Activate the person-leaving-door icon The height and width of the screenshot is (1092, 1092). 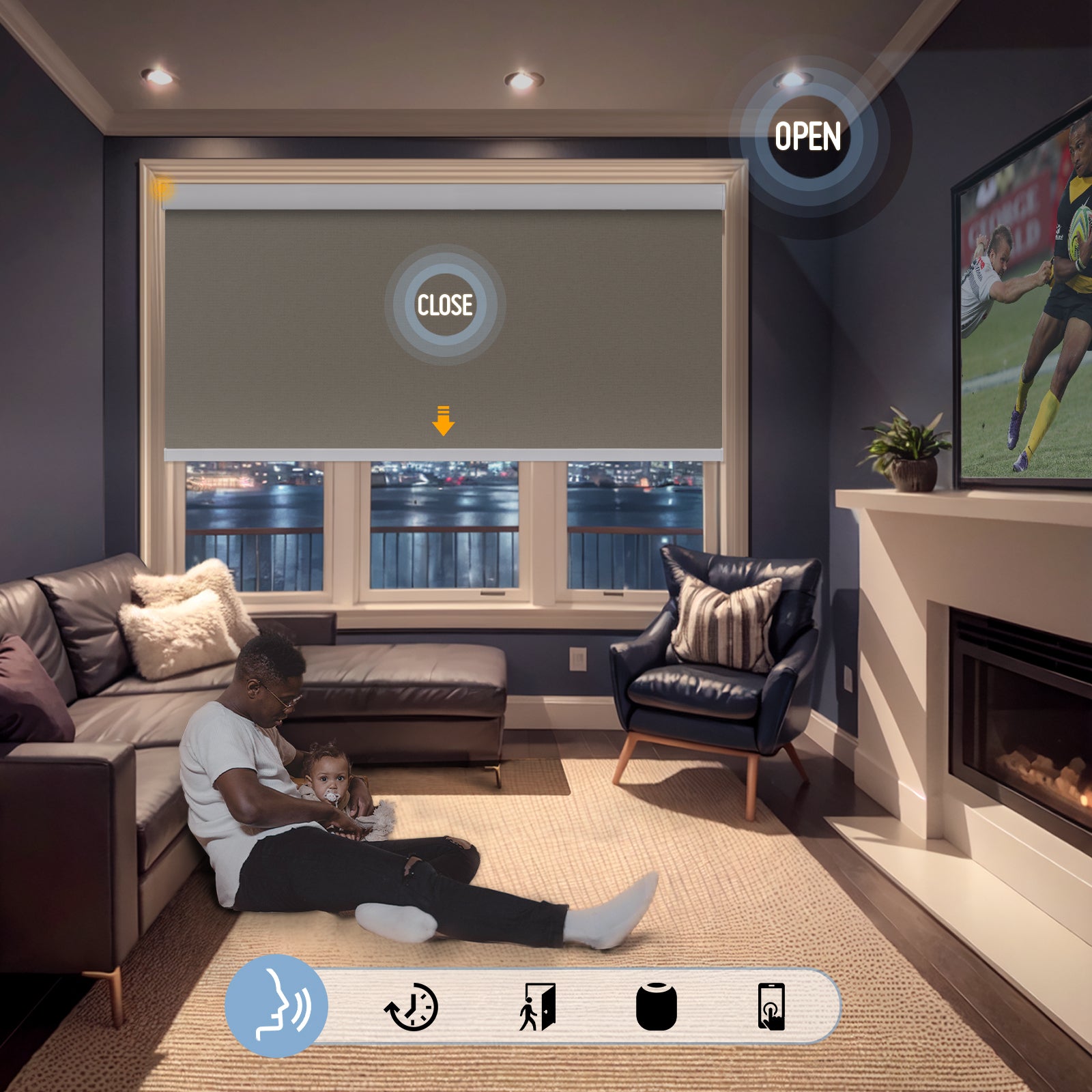point(537,1007)
